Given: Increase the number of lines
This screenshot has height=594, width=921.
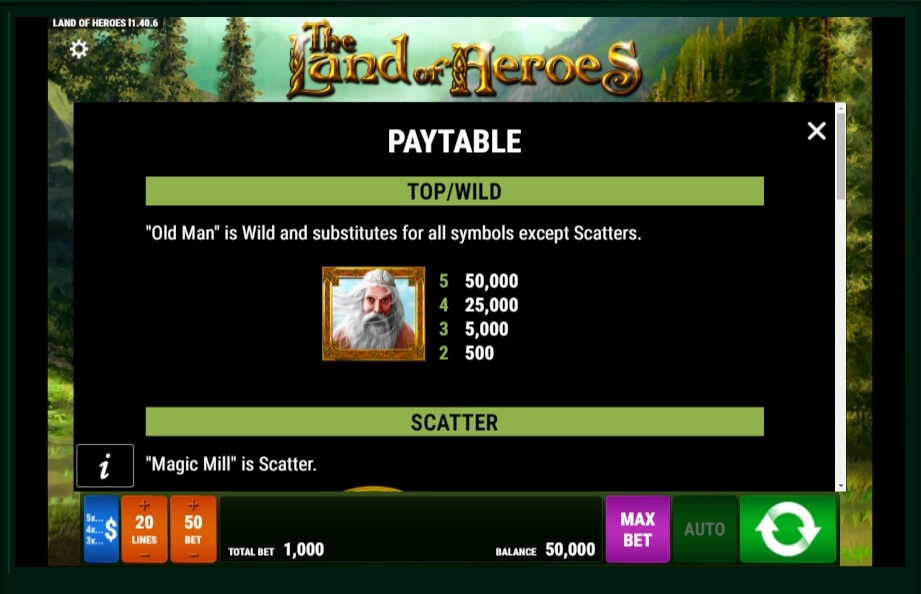Looking at the screenshot, I should (144, 504).
